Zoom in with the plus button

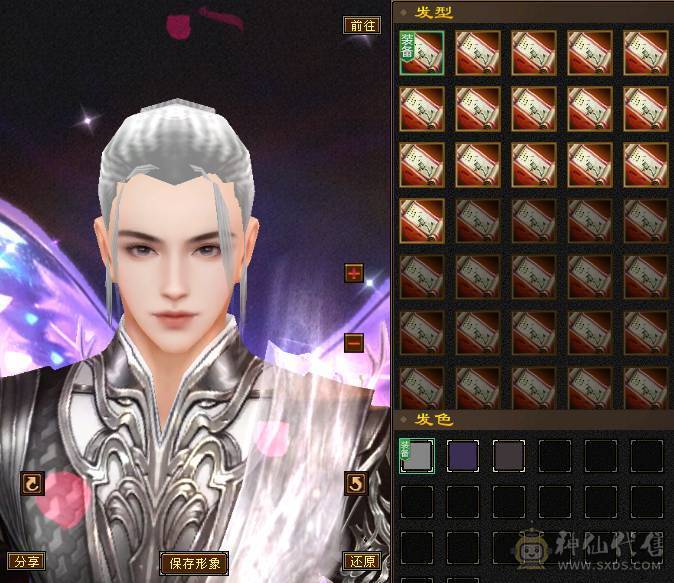354,273
